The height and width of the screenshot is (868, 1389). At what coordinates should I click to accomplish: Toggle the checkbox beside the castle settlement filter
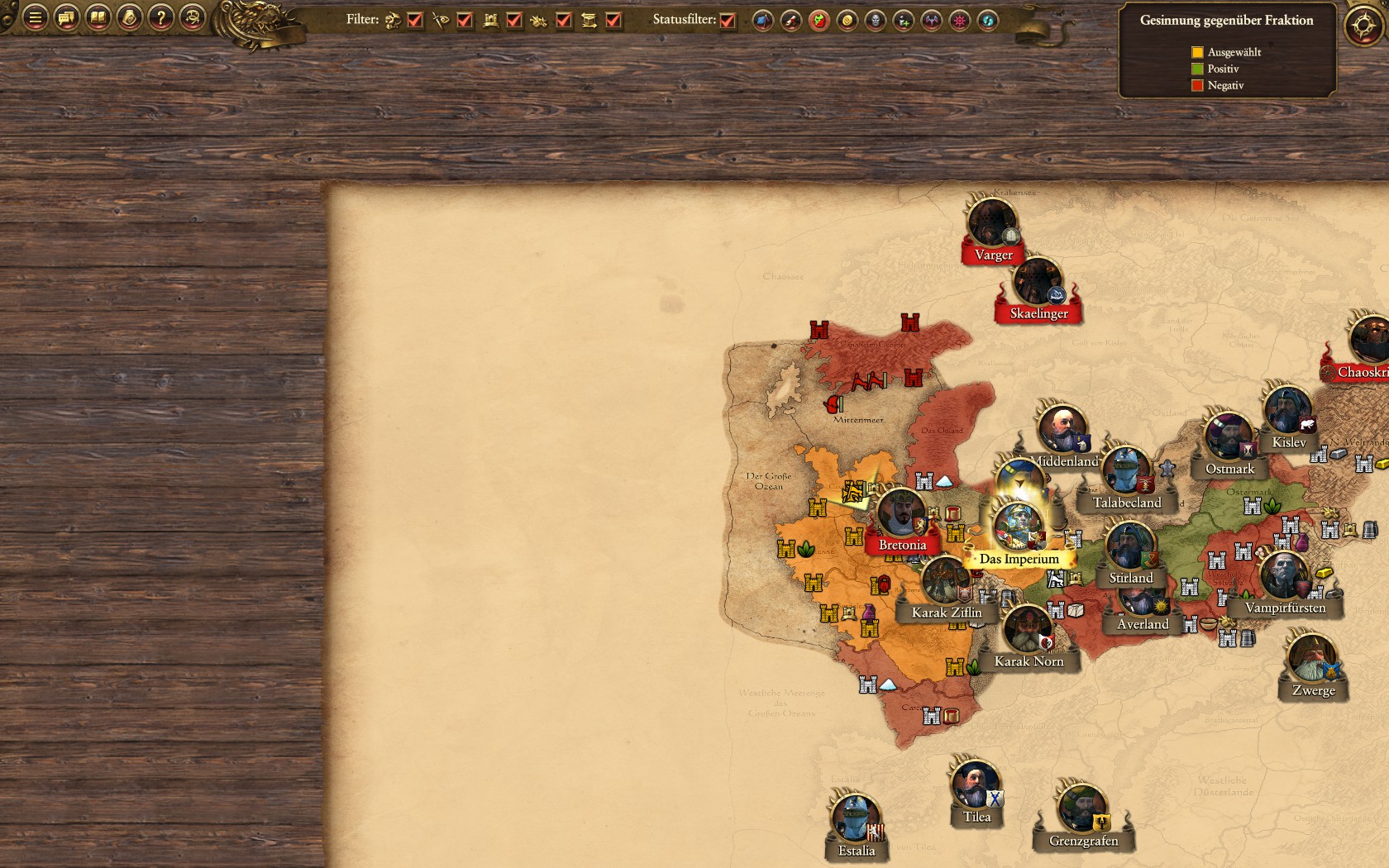(x=514, y=20)
